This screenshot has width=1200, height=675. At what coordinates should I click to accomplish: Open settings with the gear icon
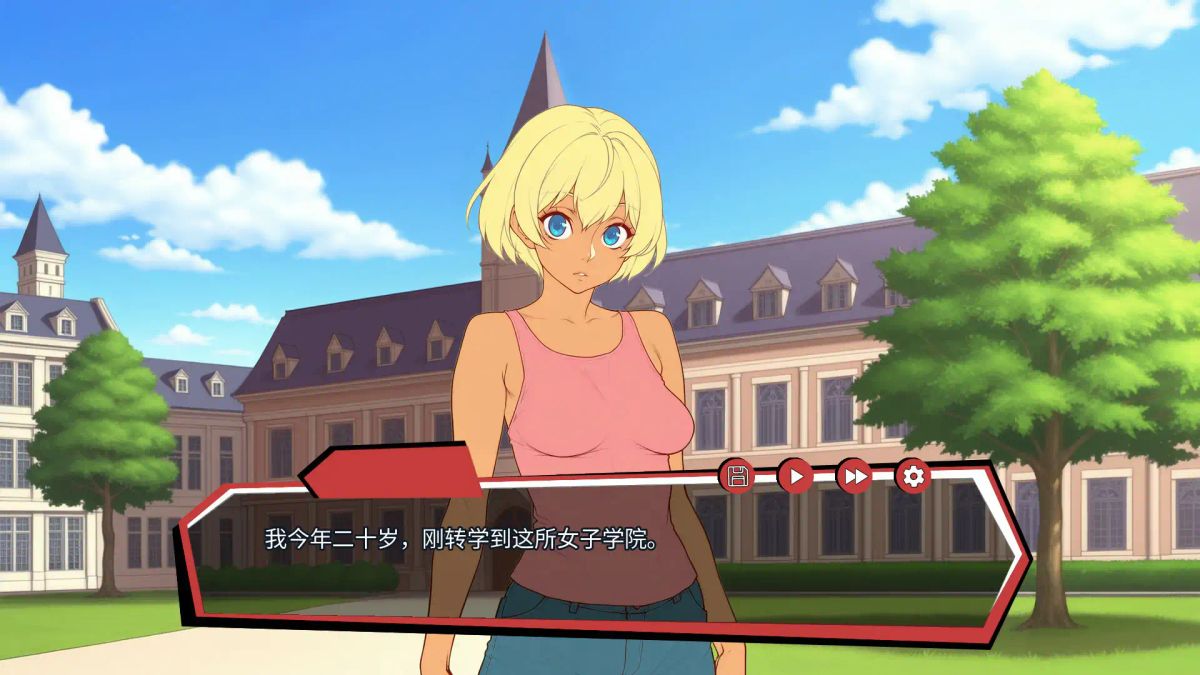coord(912,476)
